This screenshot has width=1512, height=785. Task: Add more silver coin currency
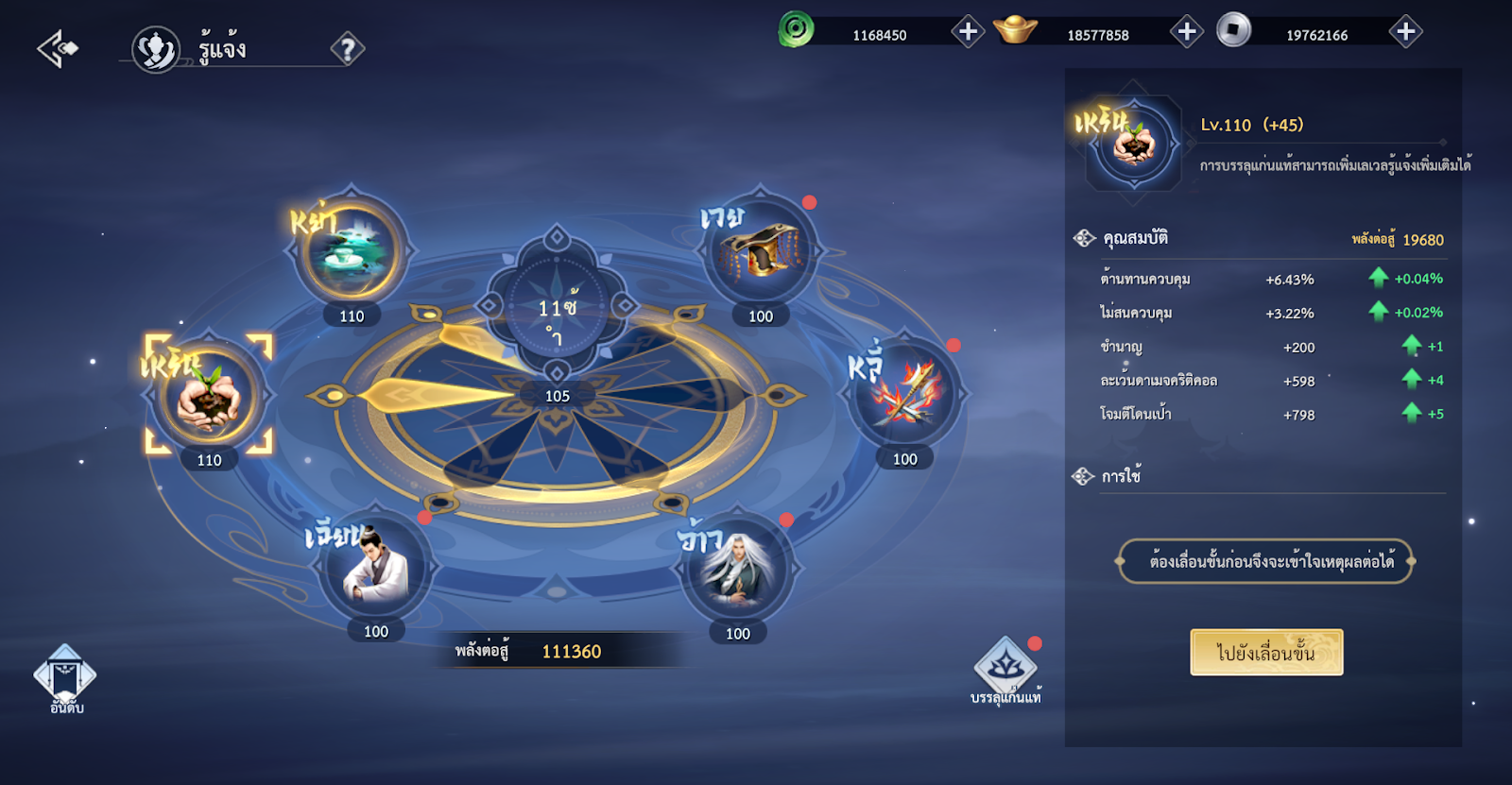point(1405,32)
